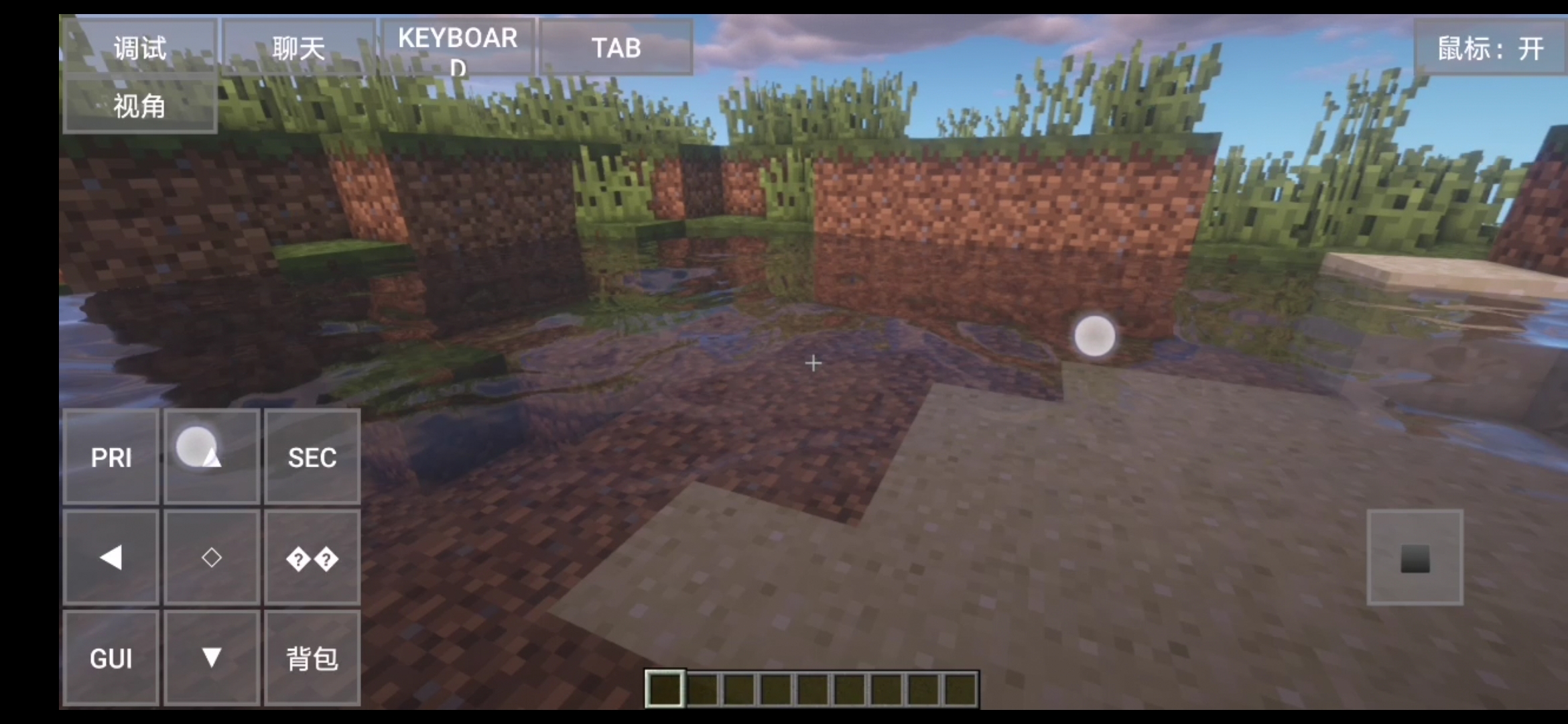This screenshot has height=724, width=1568.
Task: Tap the diamond jump control button
Action: pyautogui.click(x=212, y=558)
